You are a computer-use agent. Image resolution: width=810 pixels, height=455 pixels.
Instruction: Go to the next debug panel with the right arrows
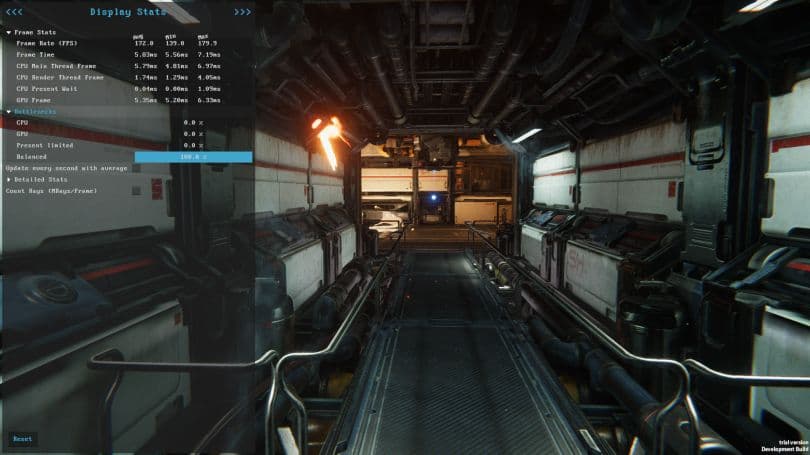(x=242, y=12)
